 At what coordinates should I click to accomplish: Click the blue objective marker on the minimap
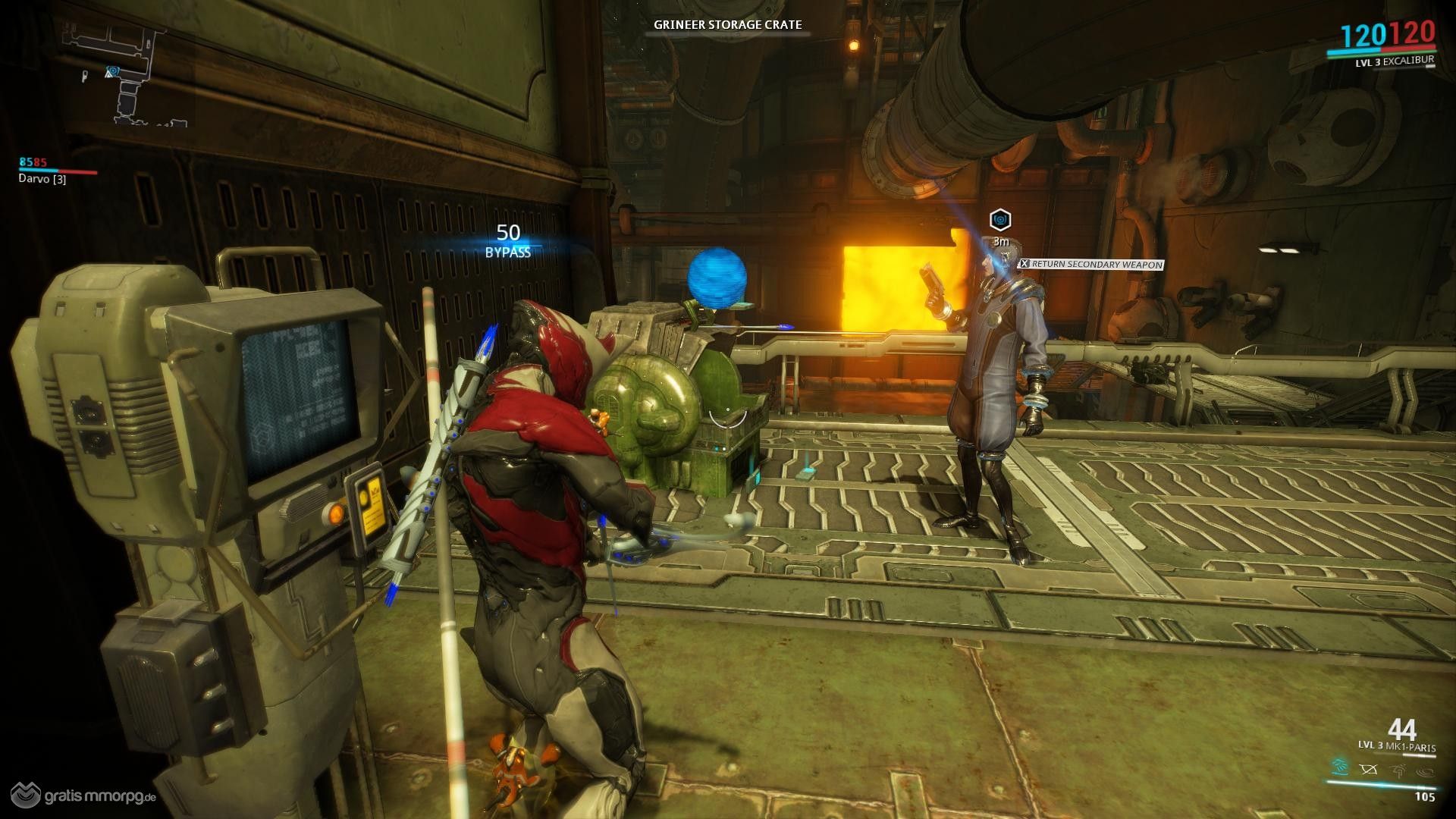tap(113, 71)
